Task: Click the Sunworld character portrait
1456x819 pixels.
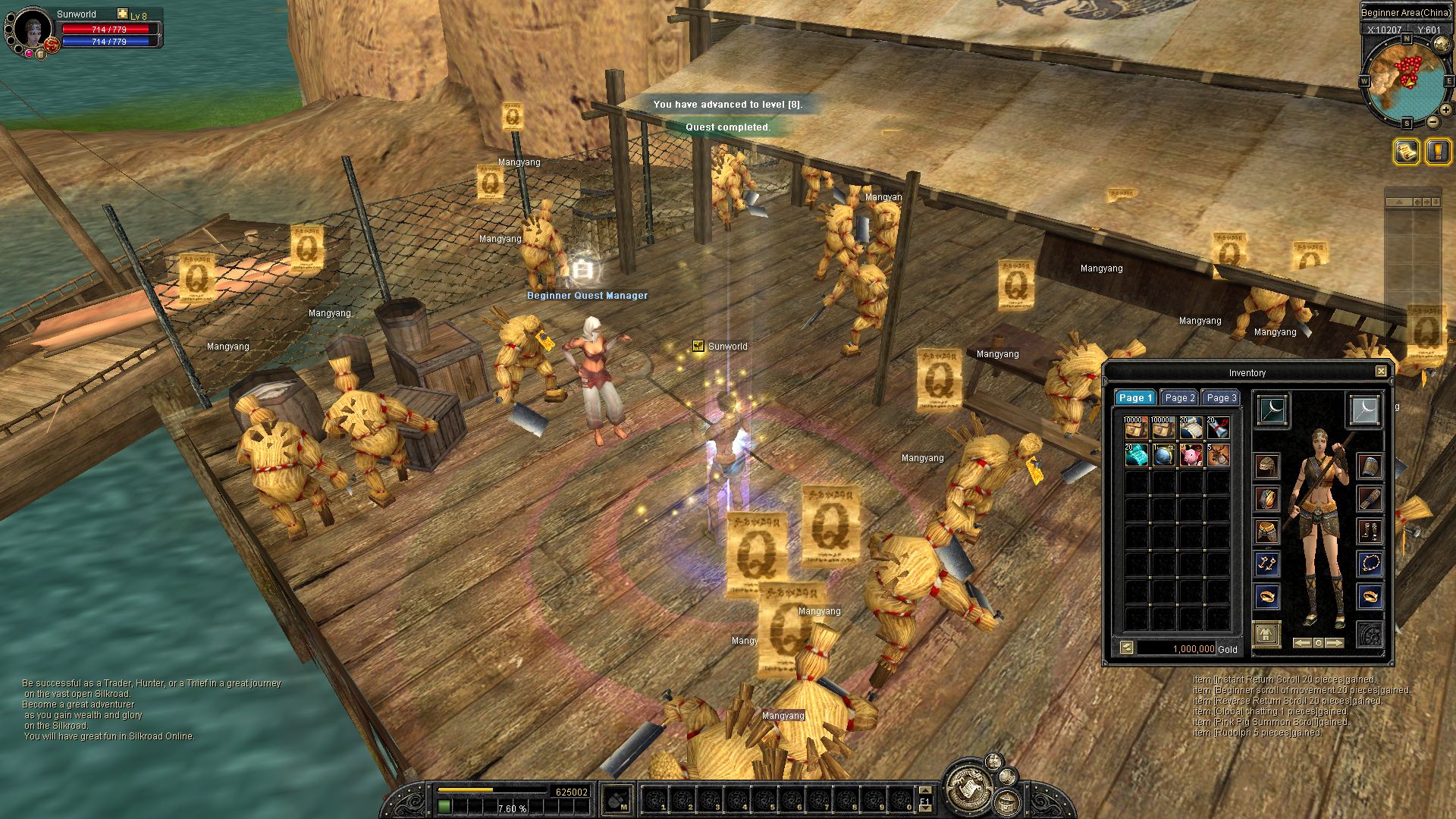Action: [33, 30]
